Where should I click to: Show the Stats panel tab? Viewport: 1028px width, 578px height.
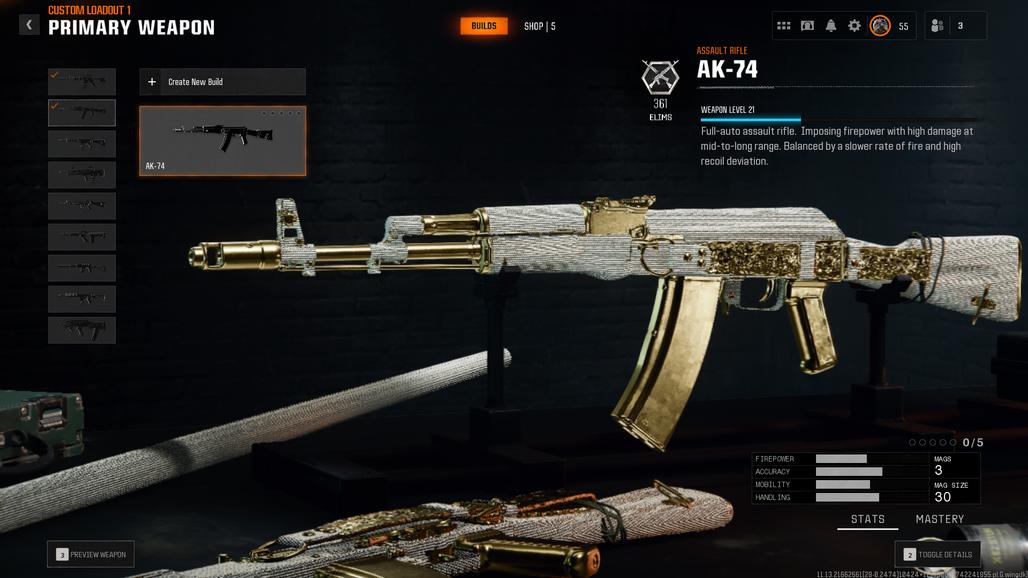[867, 519]
